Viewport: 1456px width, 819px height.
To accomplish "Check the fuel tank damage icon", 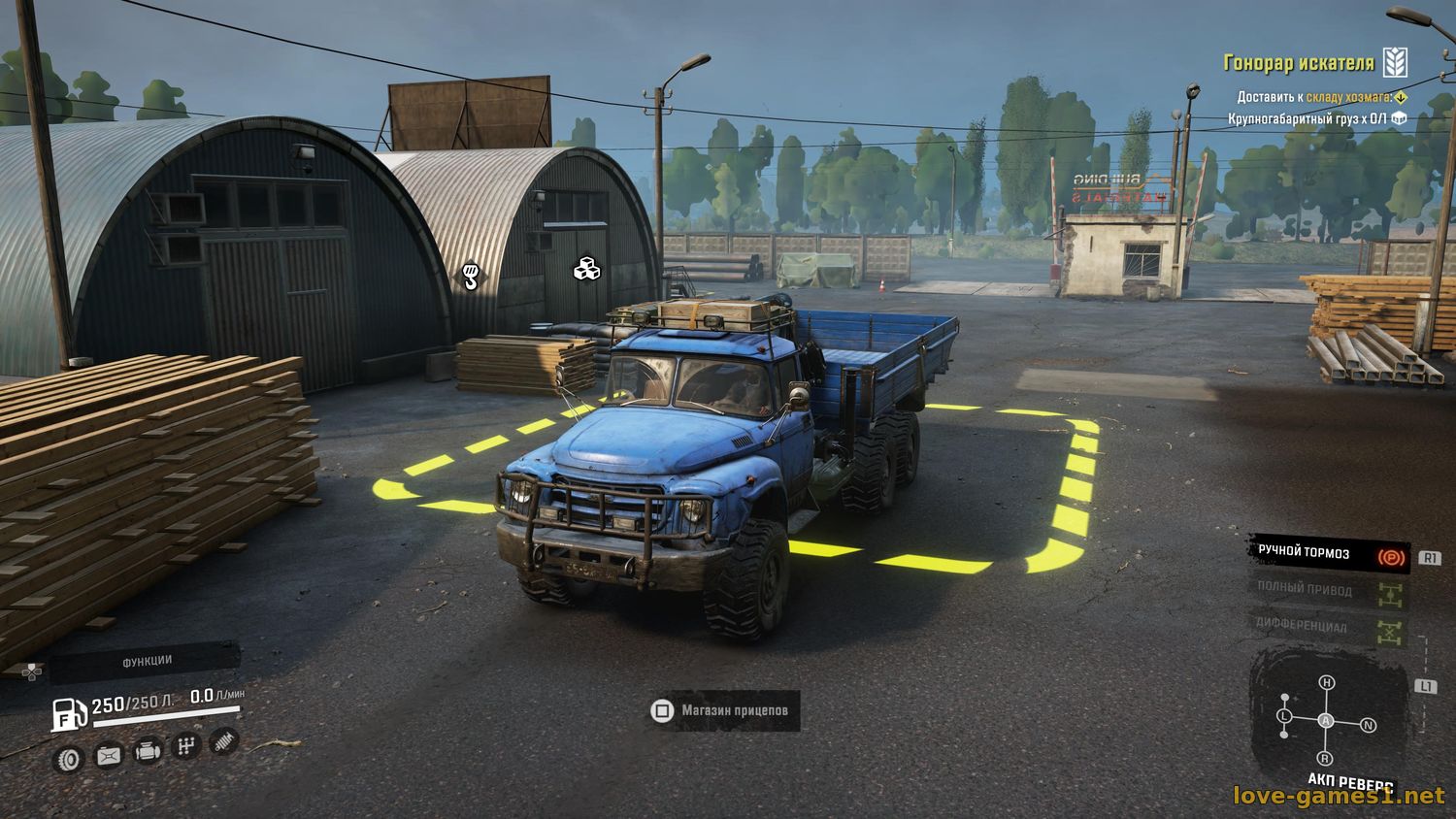I will tap(108, 755).
